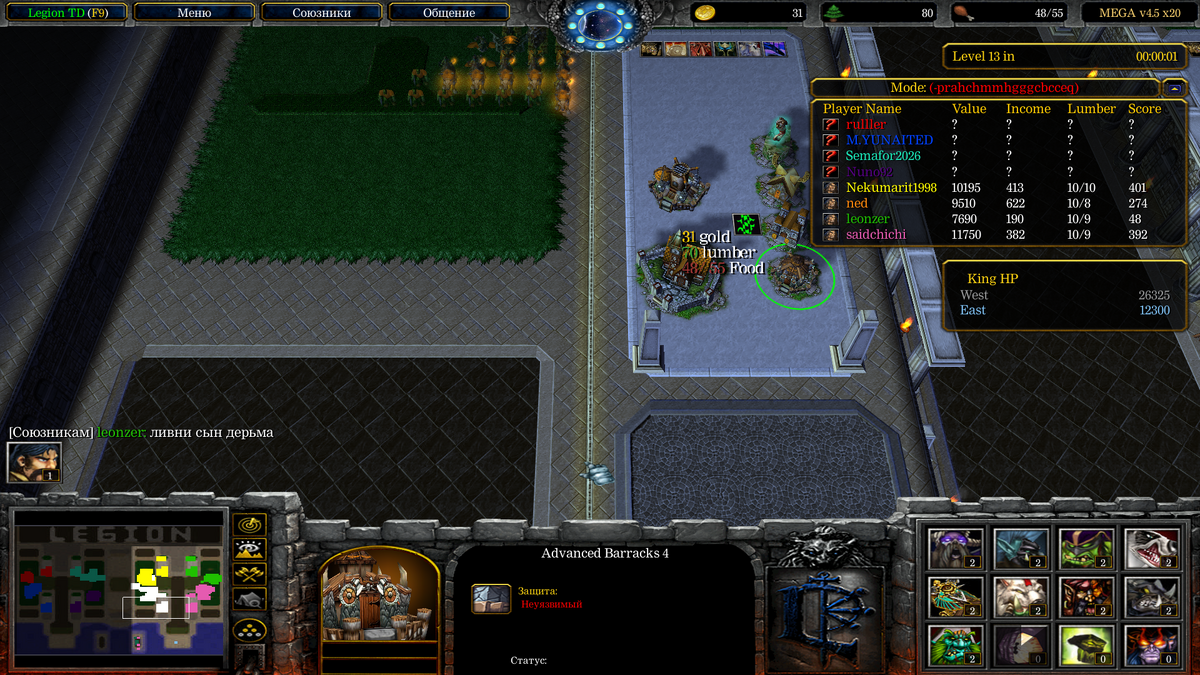Hire the green goblin with the hat
The width and height of the screenshot is (1200, 675).
pos(1086,548)
